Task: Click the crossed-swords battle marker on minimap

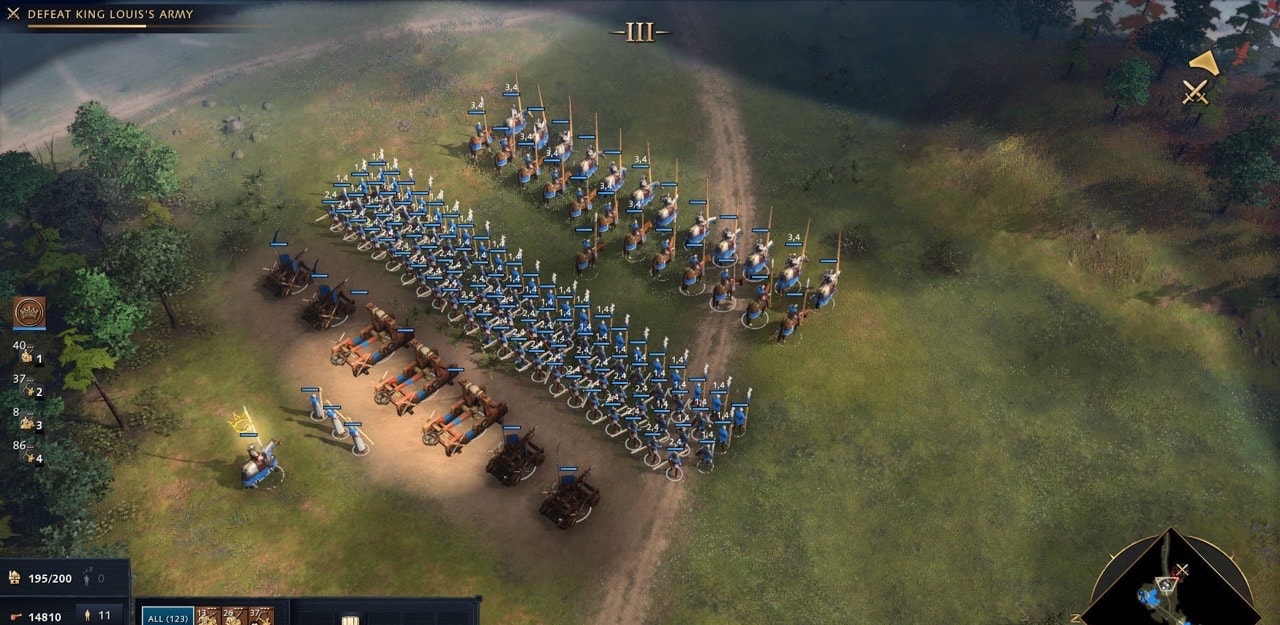Action: 1182,570
